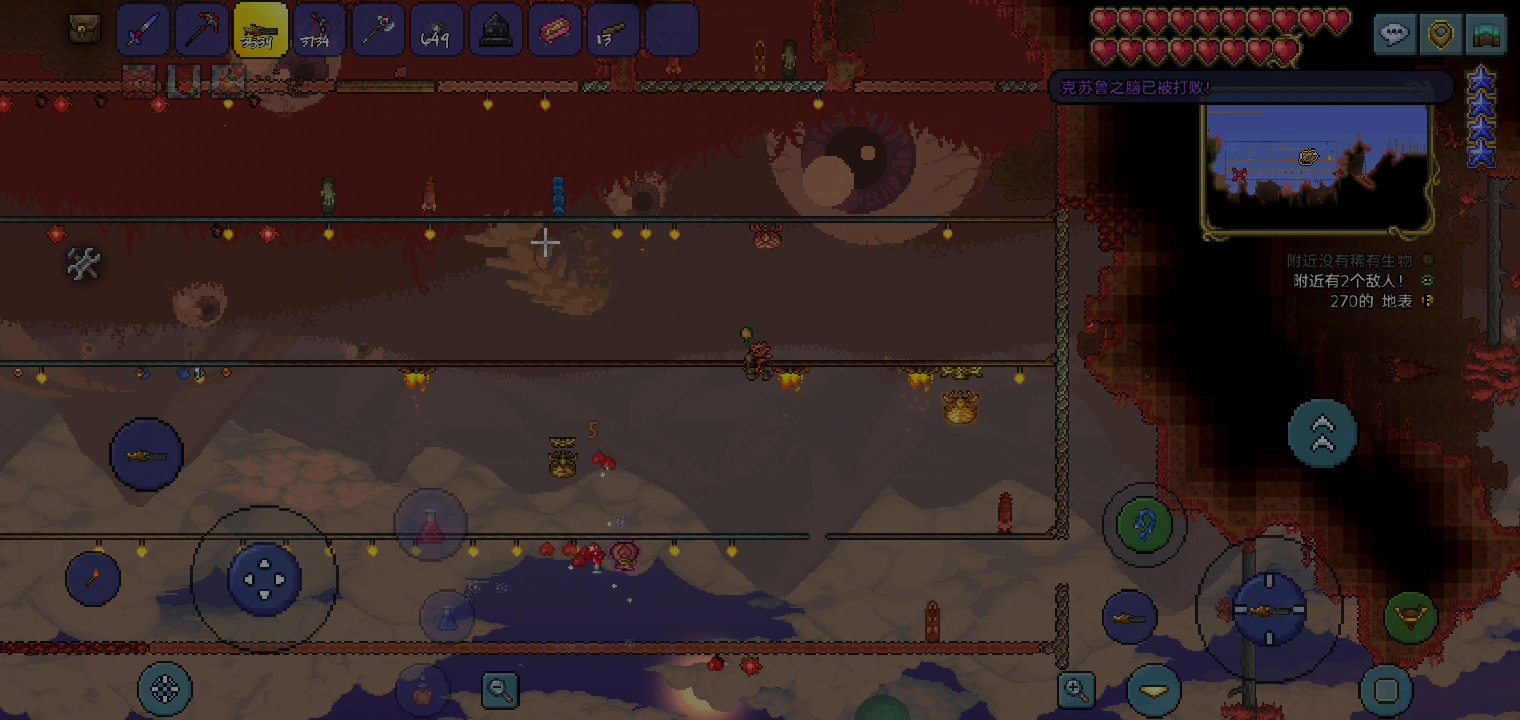The height and width of the screenshot is (720, 1520).
Task: Tap the rounded square button
Action: point(1386,690)
